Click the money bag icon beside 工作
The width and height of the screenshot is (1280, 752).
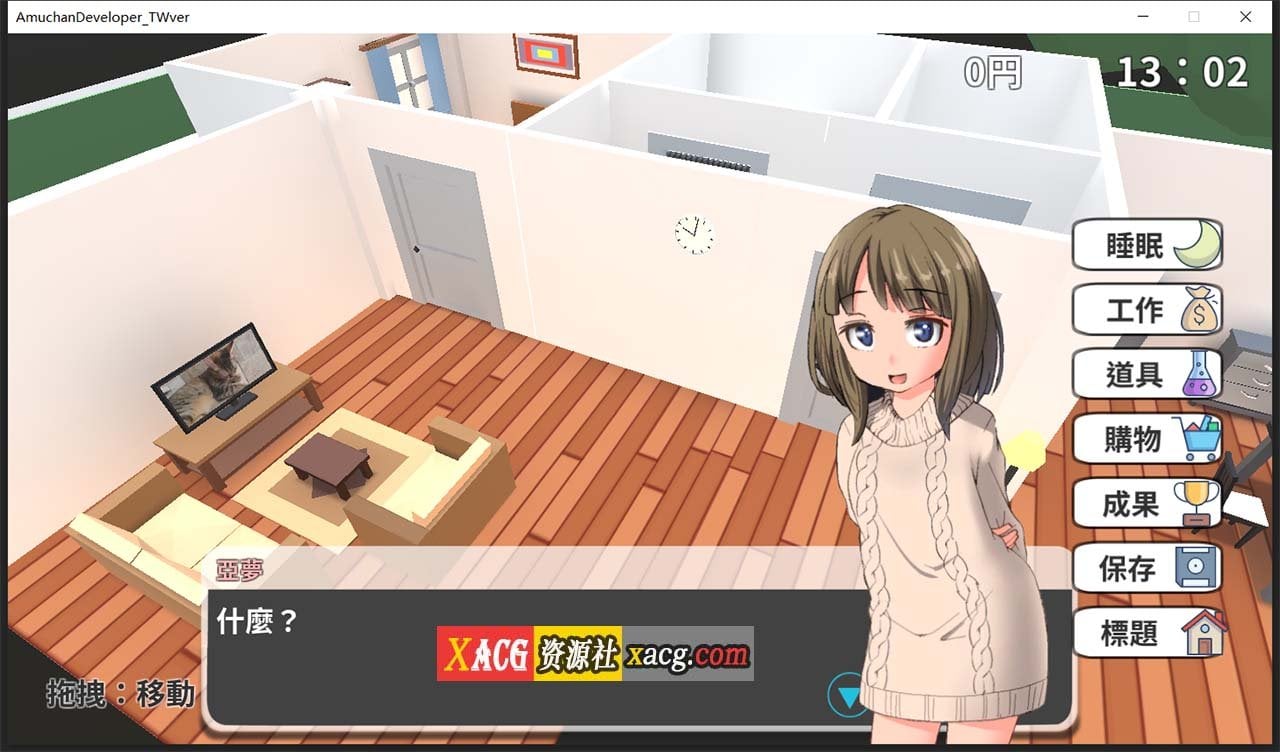[x=1200, y=309]
